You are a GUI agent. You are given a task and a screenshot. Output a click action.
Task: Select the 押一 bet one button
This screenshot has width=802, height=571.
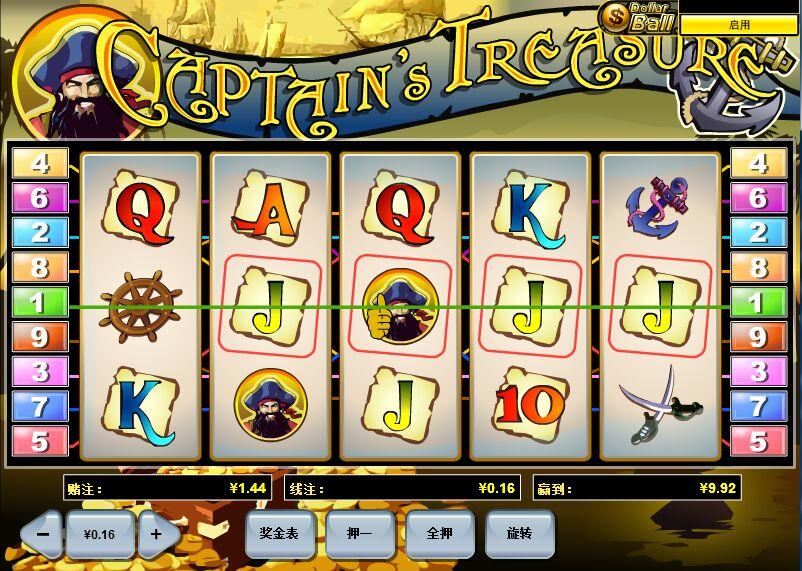pos(360,533)
